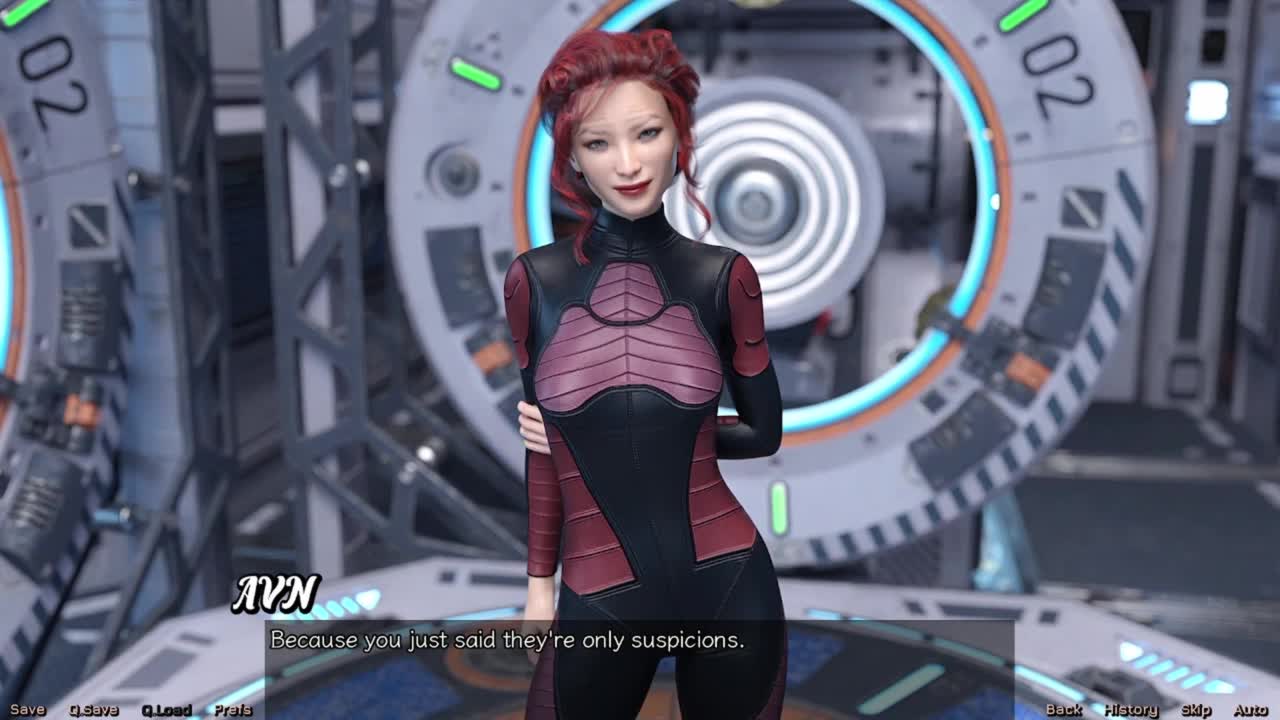Show the dialogue History
The image size is (1280, 720).
(x=1130, y=710)
